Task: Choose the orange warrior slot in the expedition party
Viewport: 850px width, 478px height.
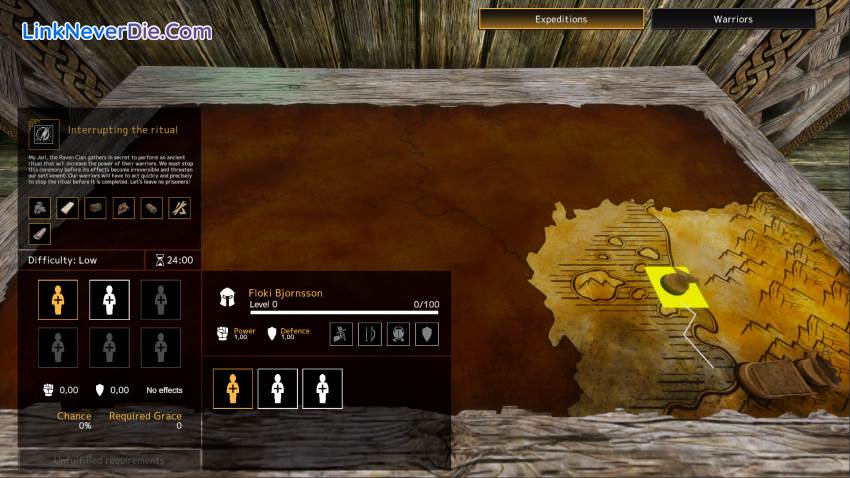Action: pos(58,299)
